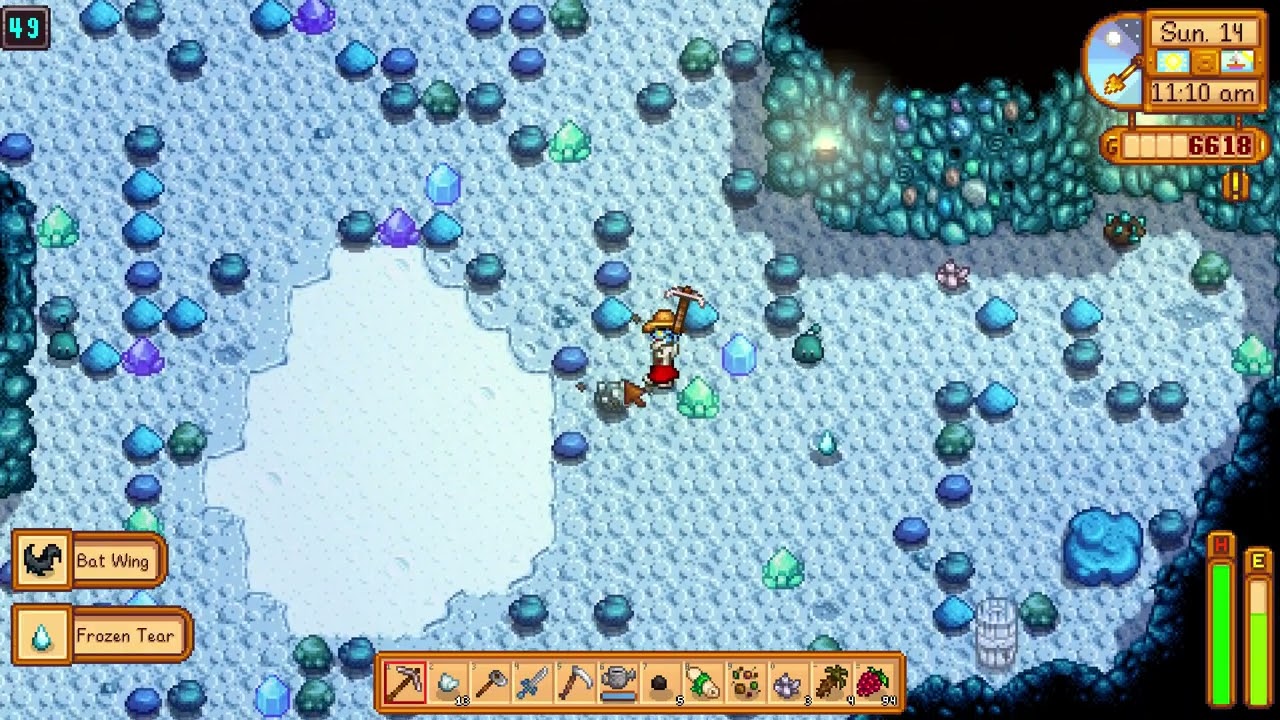This screenshot has width=1280, height=720.
Task: Select the red berry stack of 94
Action: coord(873,684)
